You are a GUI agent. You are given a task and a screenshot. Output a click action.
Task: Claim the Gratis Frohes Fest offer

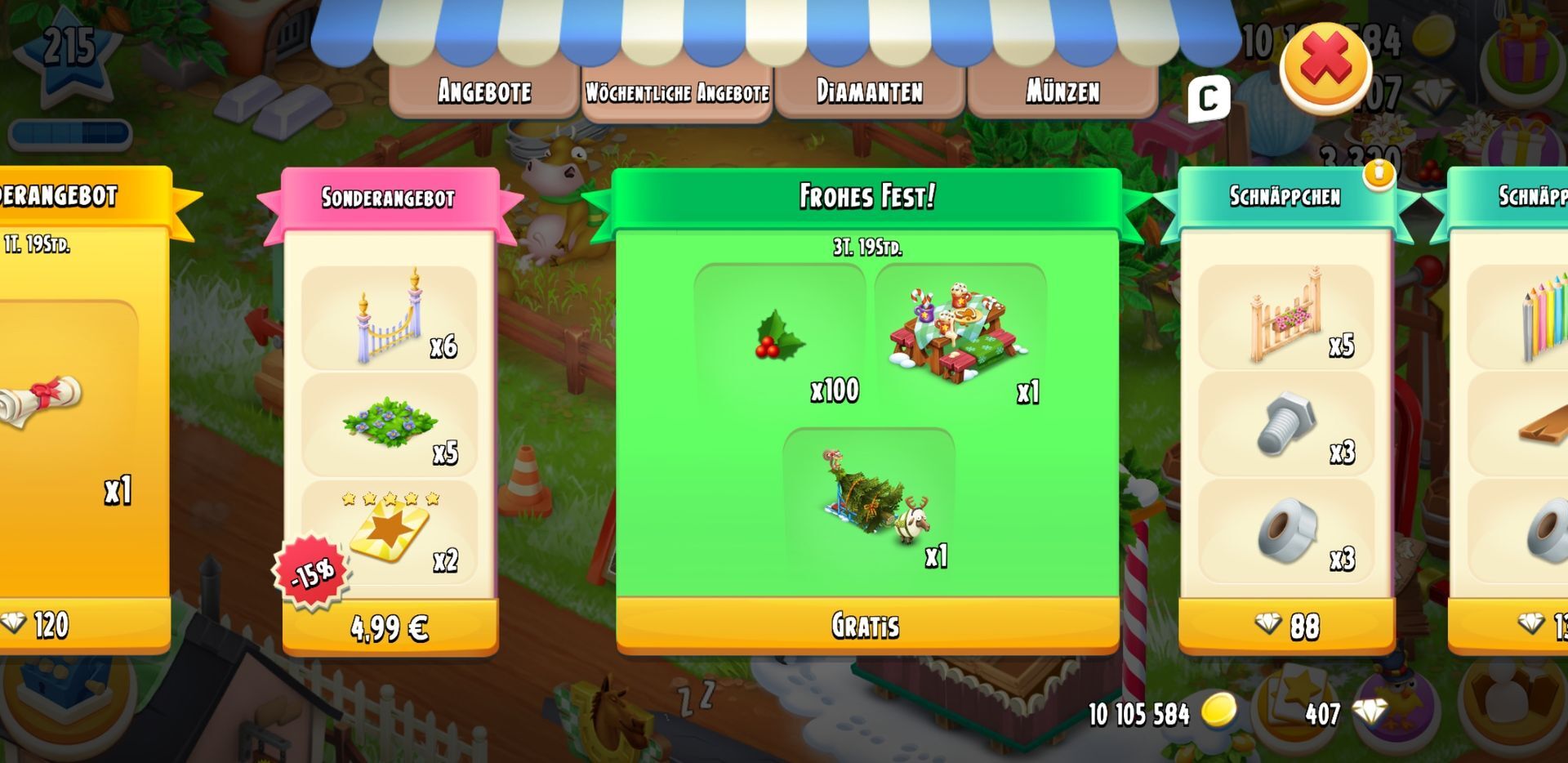point(866,626)
